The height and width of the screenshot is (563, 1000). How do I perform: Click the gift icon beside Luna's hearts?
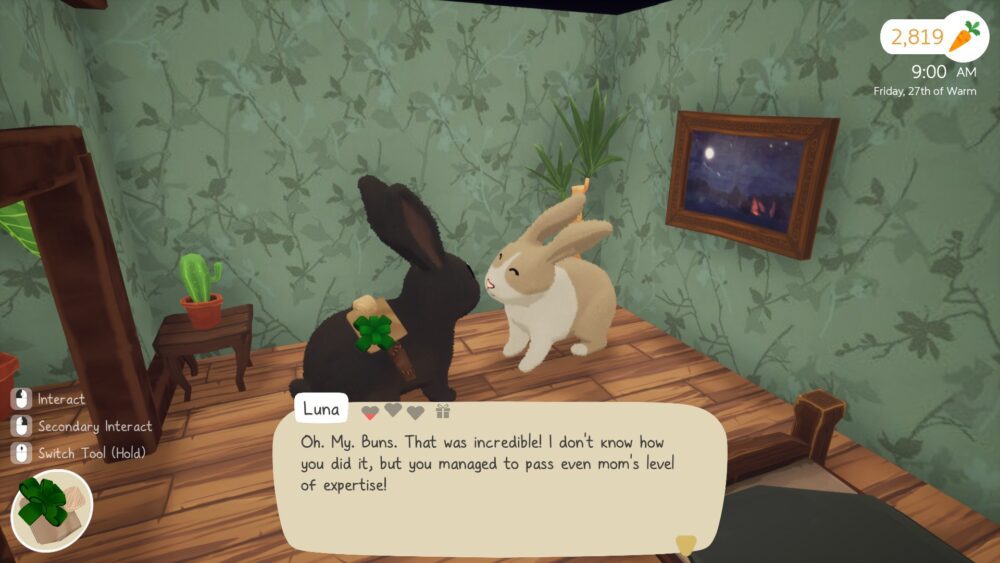click(443, 411)
